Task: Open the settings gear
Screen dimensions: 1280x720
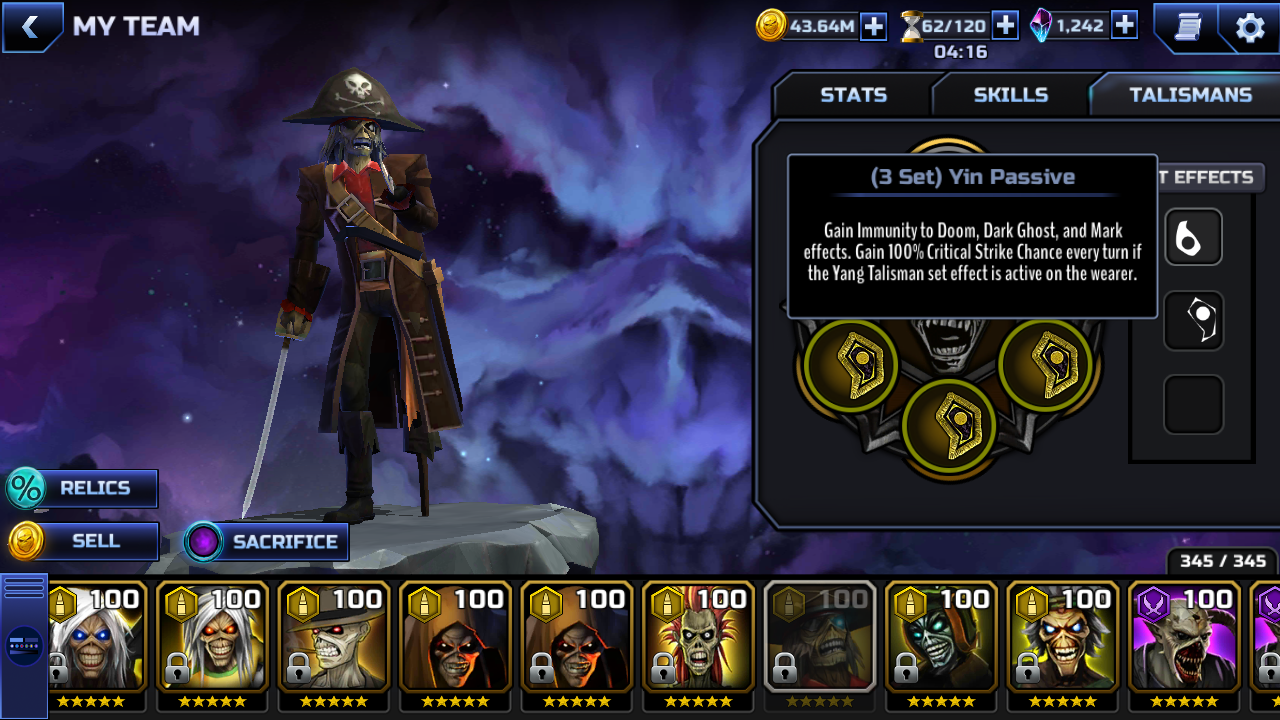Action: [1250, 27]
